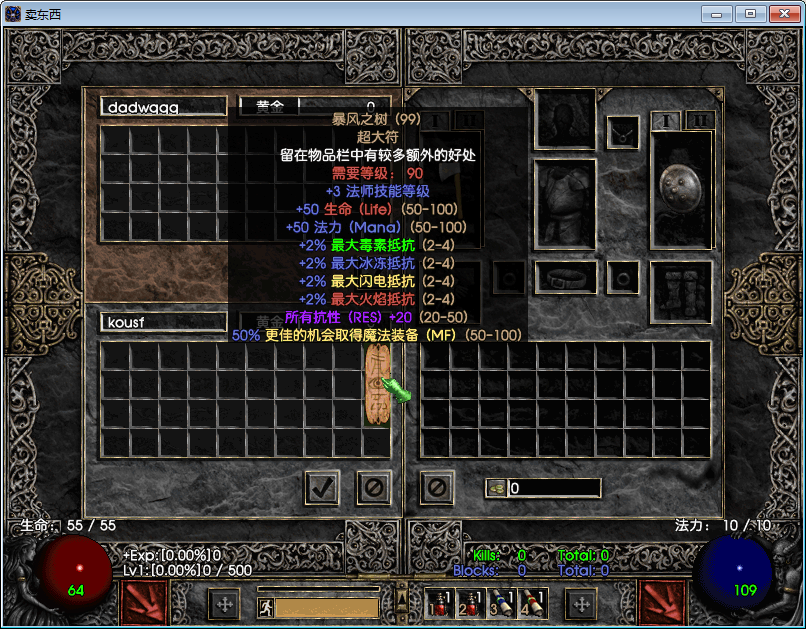Switch to weapon set I above the shield
Viewport: 806px width, 629px height.
(x=666, y=120)
